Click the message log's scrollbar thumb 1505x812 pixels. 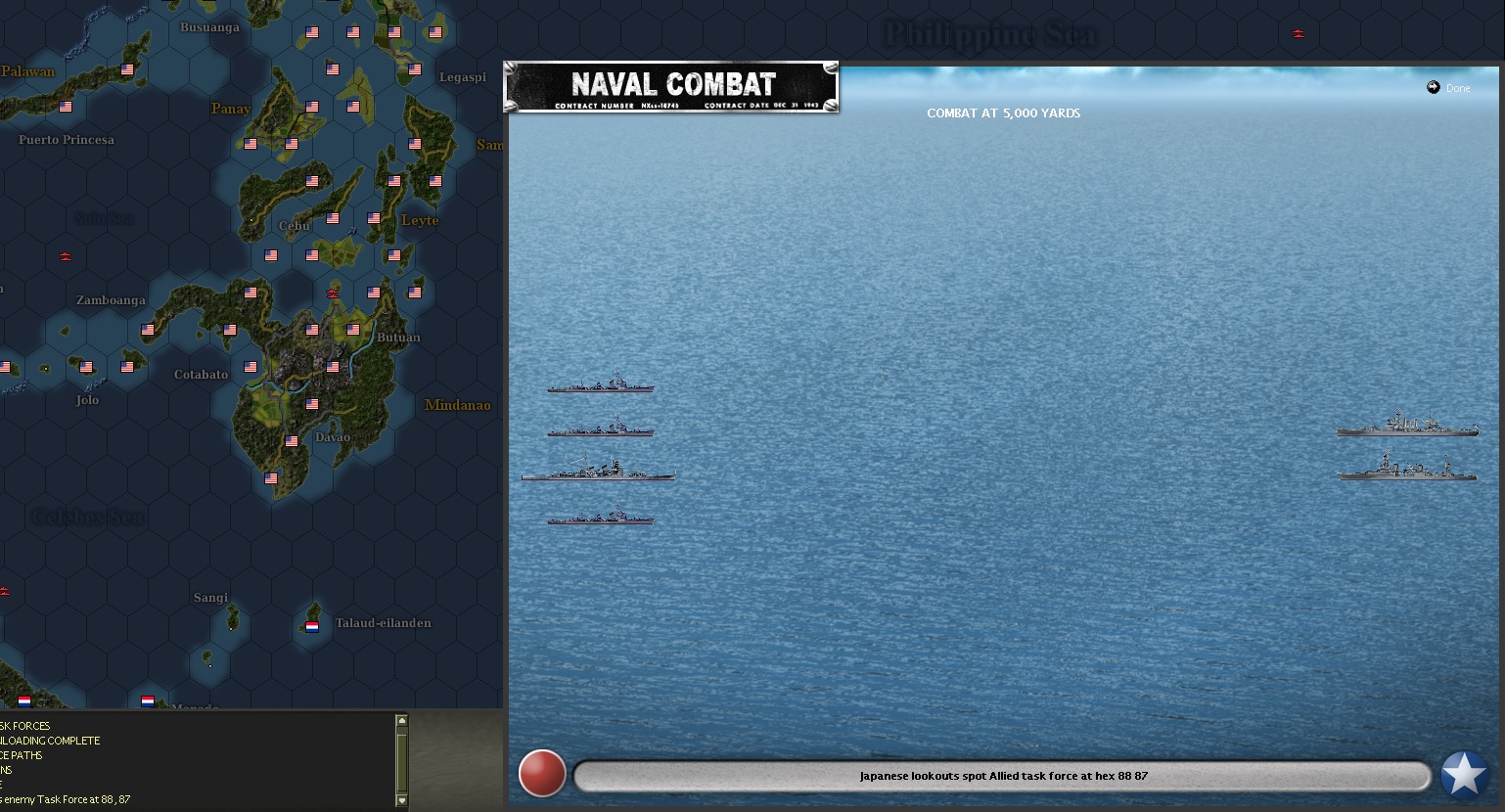point(401,761)
